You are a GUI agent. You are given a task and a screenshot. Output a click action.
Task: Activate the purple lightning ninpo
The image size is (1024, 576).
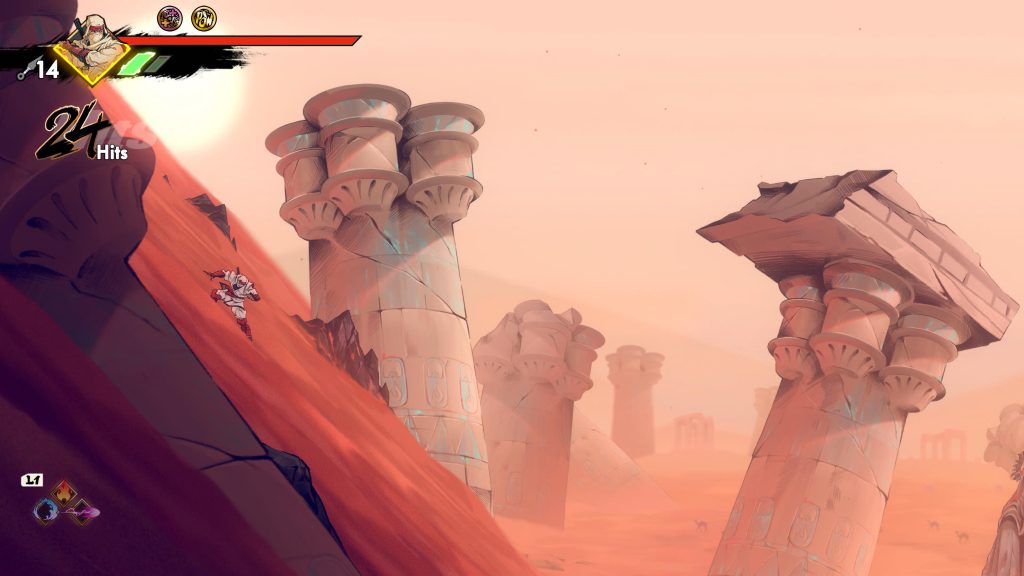click(83, 512)
